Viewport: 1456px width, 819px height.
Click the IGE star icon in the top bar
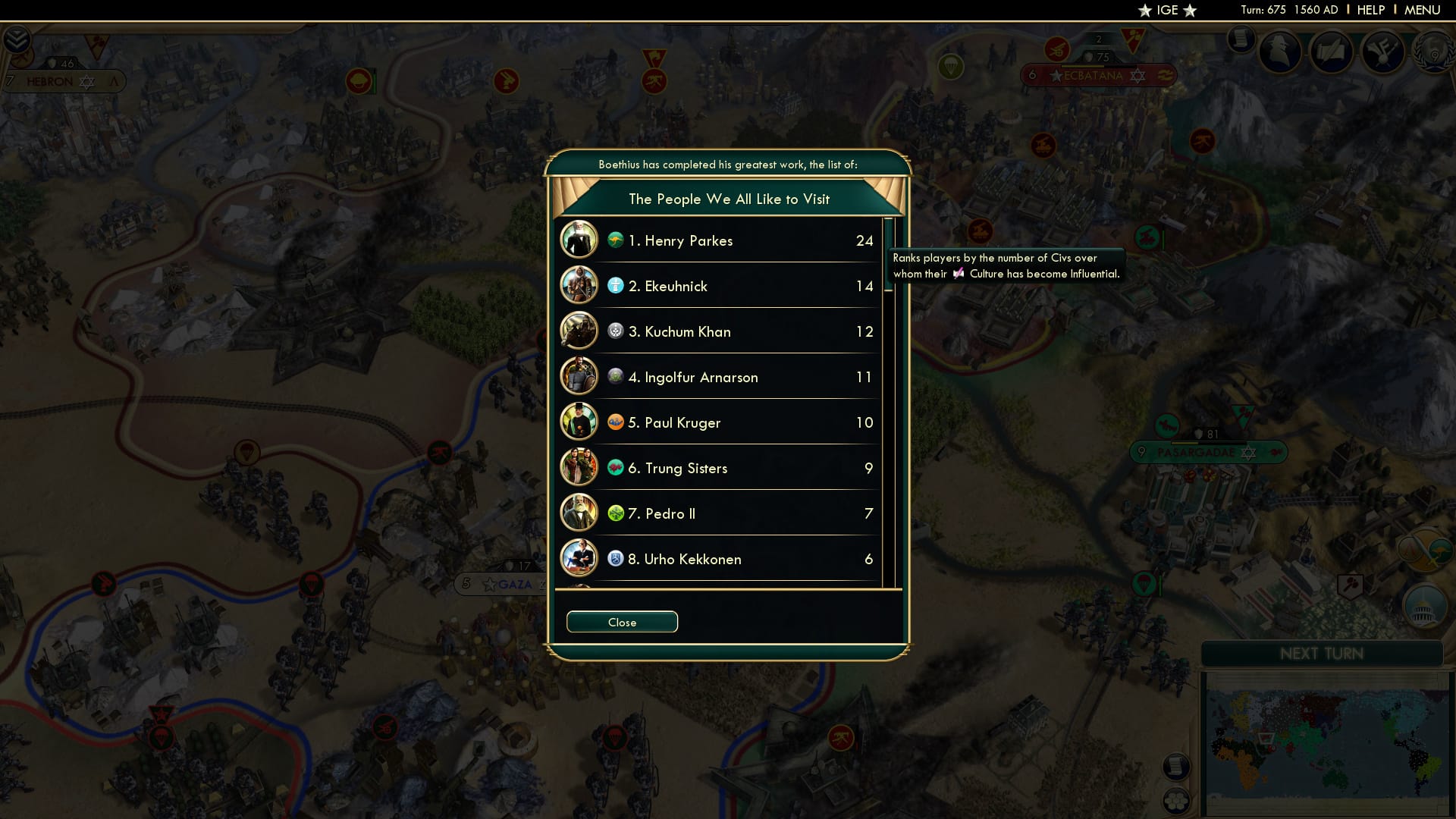click(1144, 10)
